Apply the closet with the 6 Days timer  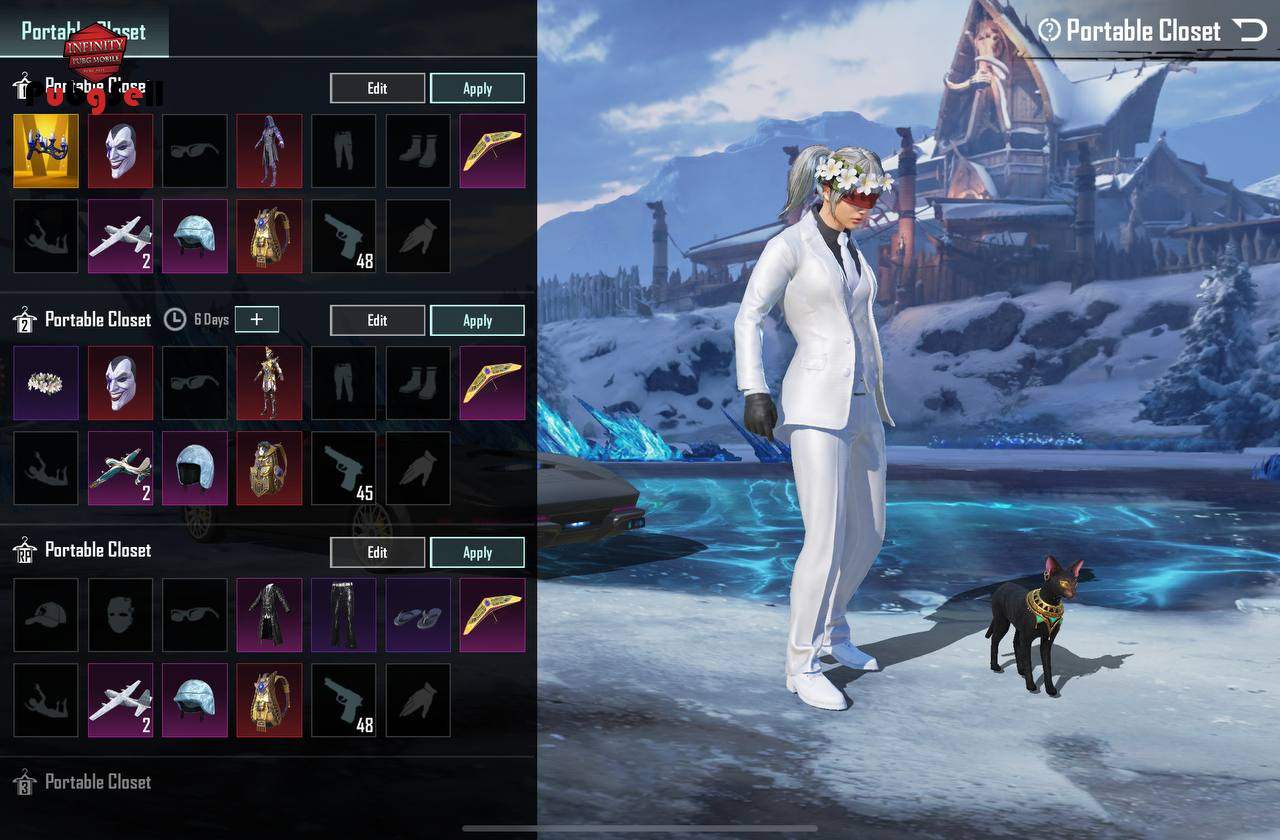[x=477, y=320]
